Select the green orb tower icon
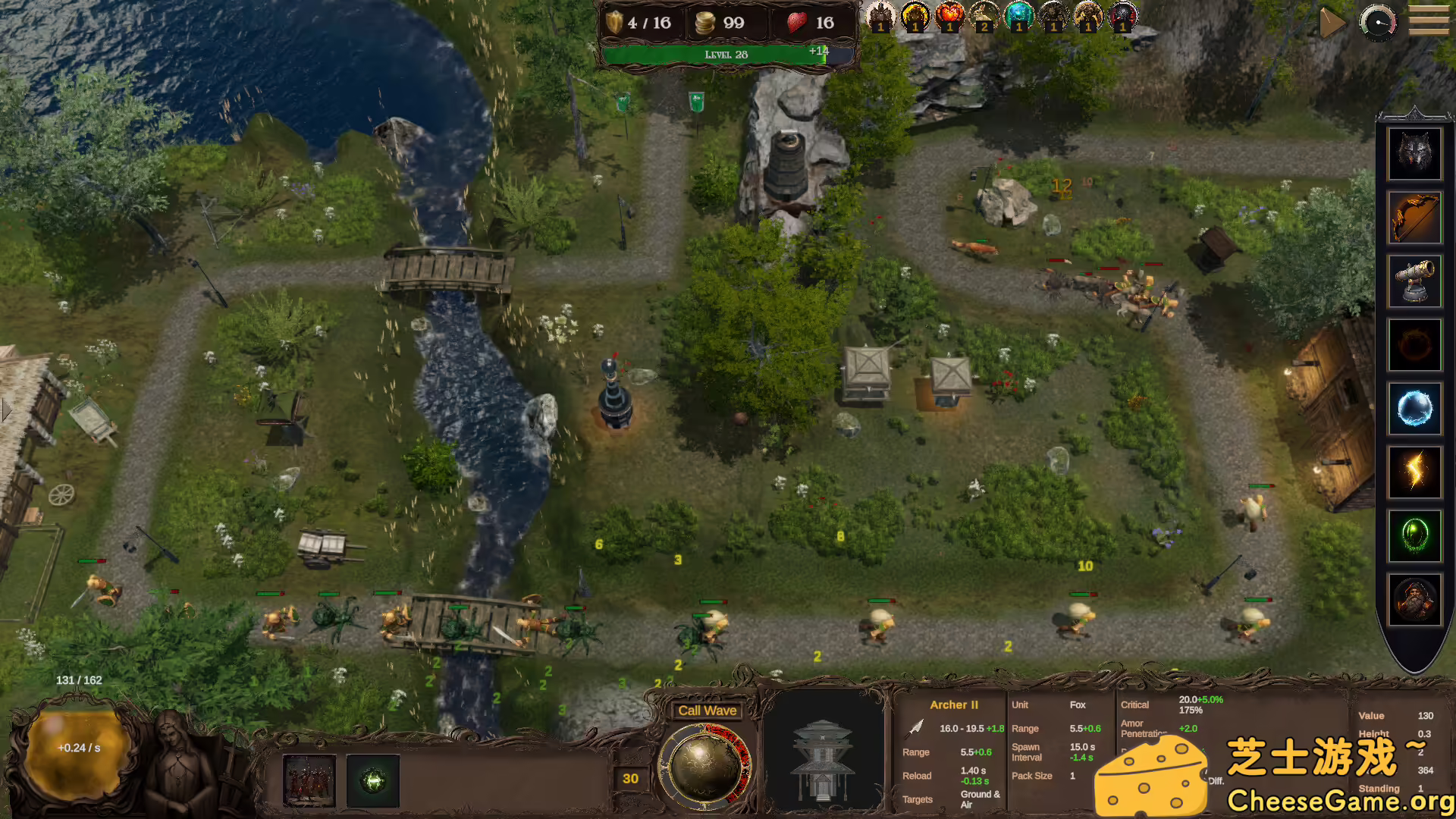1456x819 pixels. click(x=1415, y=536)
